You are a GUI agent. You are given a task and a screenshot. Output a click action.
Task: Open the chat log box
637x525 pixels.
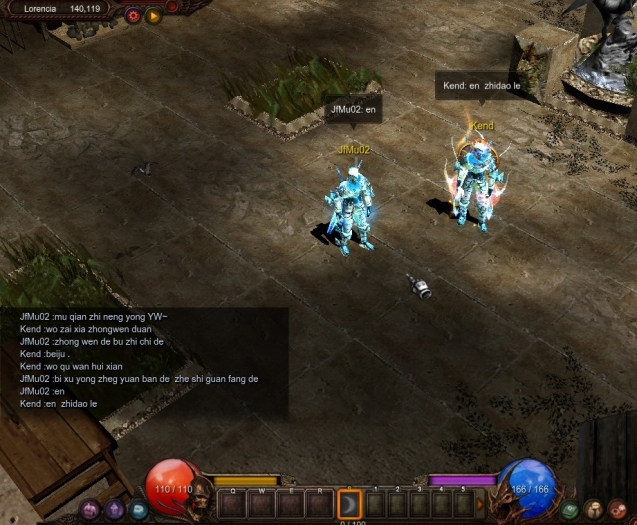pos(144,362)
